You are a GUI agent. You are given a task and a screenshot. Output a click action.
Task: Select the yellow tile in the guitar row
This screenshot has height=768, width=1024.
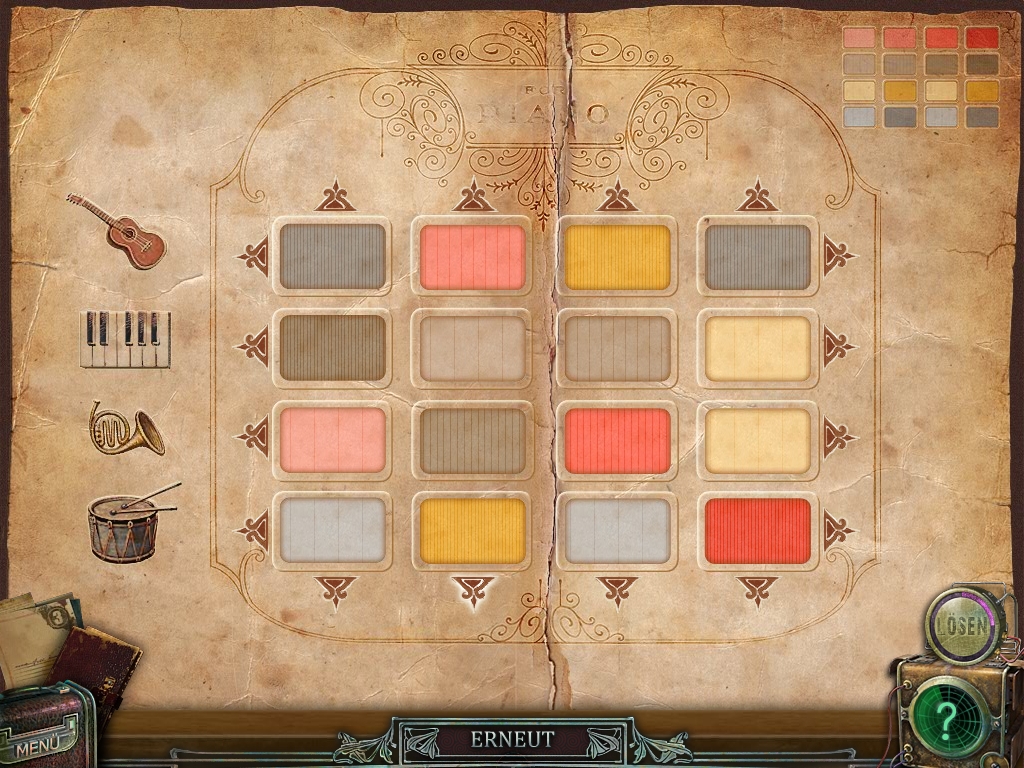(x=617, y=257)
